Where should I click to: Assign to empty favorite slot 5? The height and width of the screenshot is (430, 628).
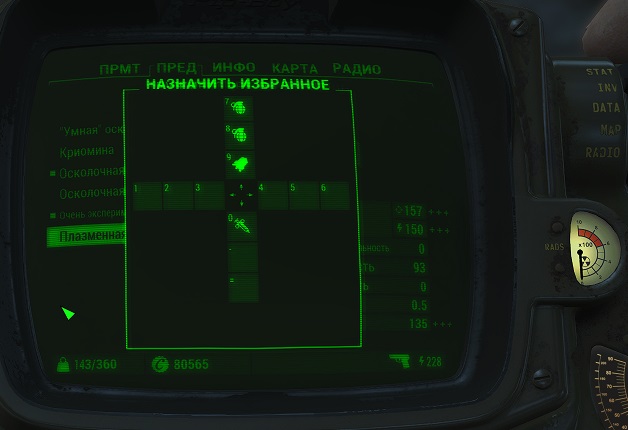point(304,196)
